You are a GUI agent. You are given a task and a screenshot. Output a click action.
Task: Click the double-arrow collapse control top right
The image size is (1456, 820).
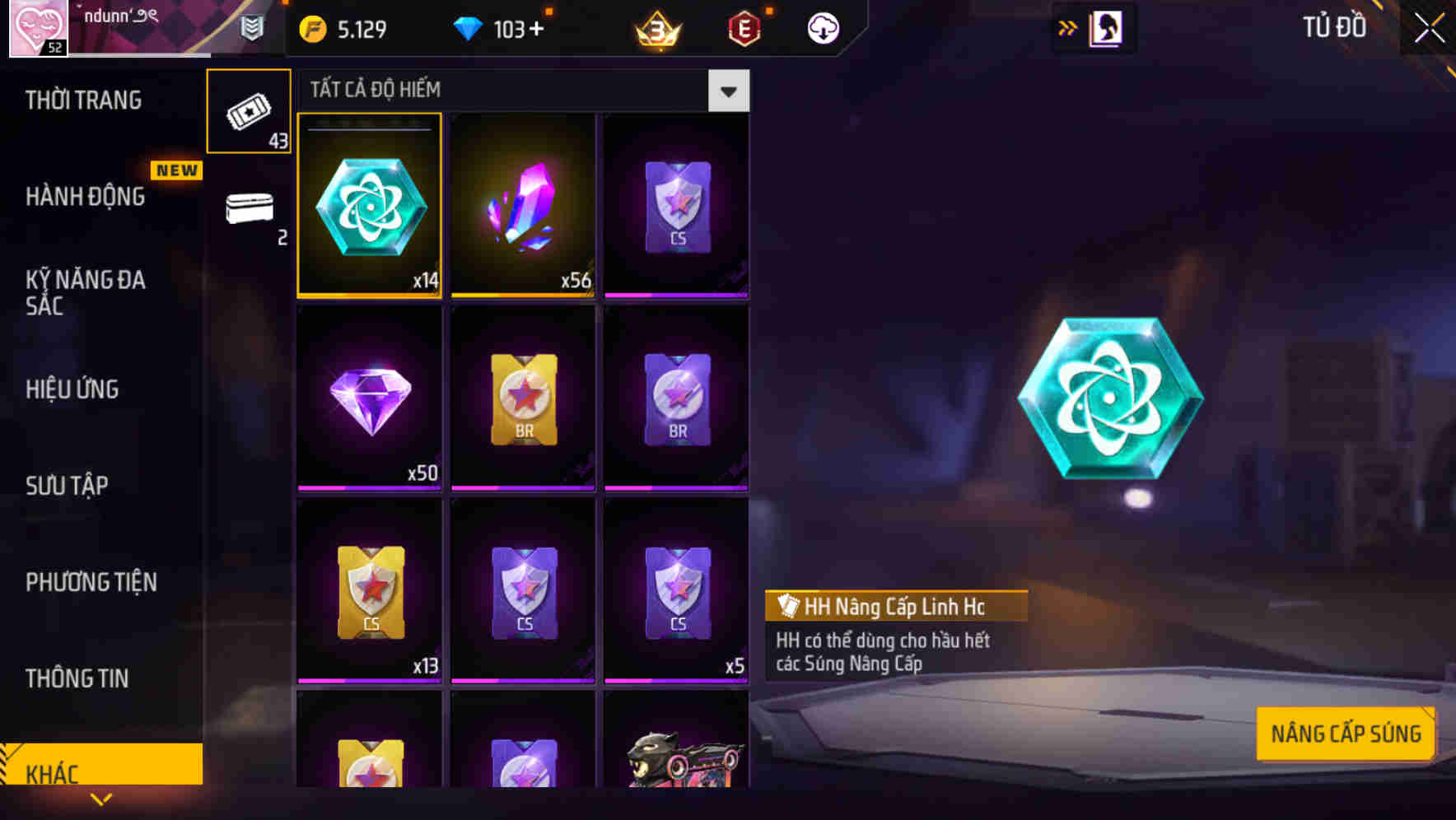tap(1068, 26)
